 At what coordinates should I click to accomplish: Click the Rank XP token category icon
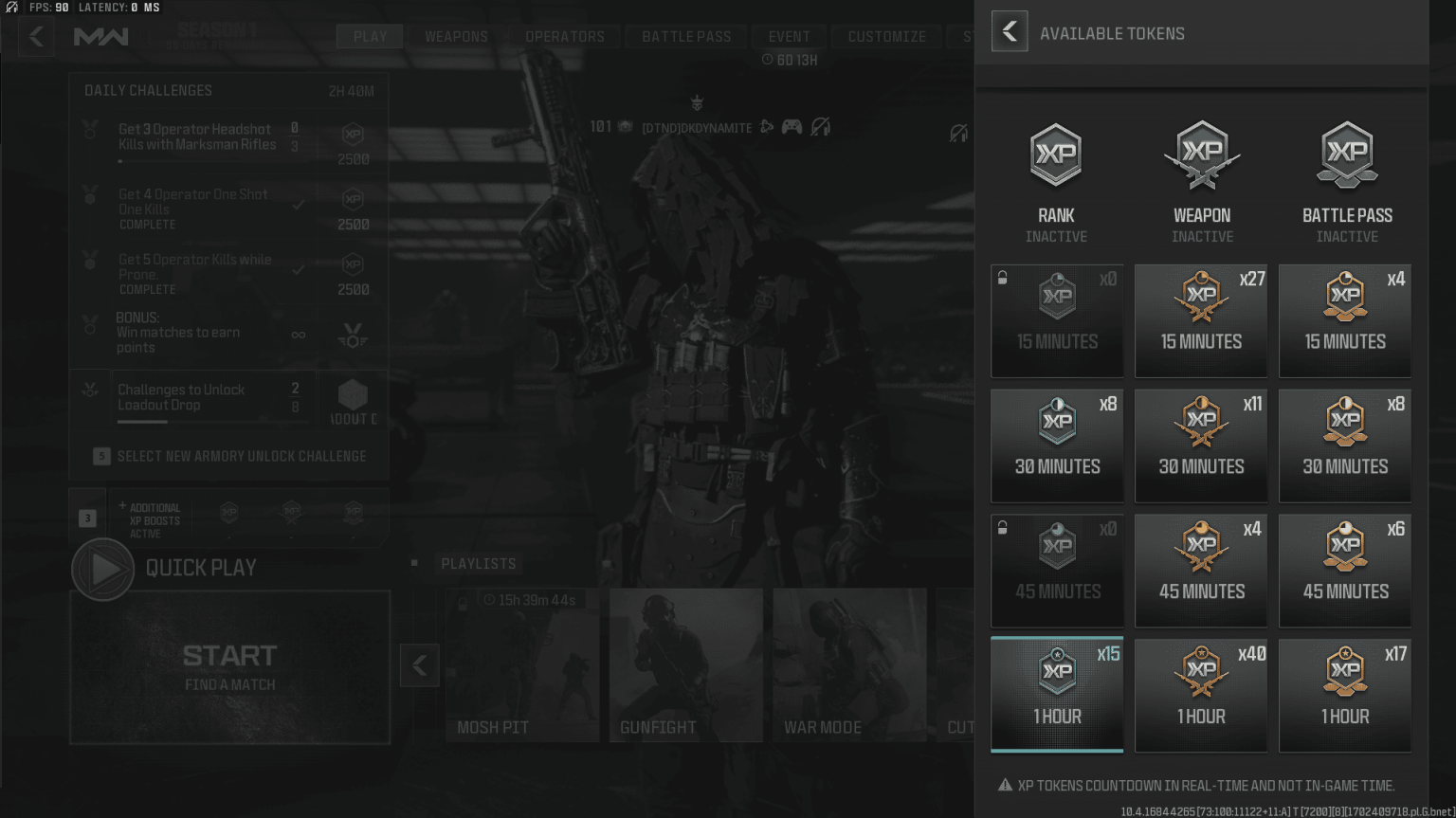point(1056,155)
